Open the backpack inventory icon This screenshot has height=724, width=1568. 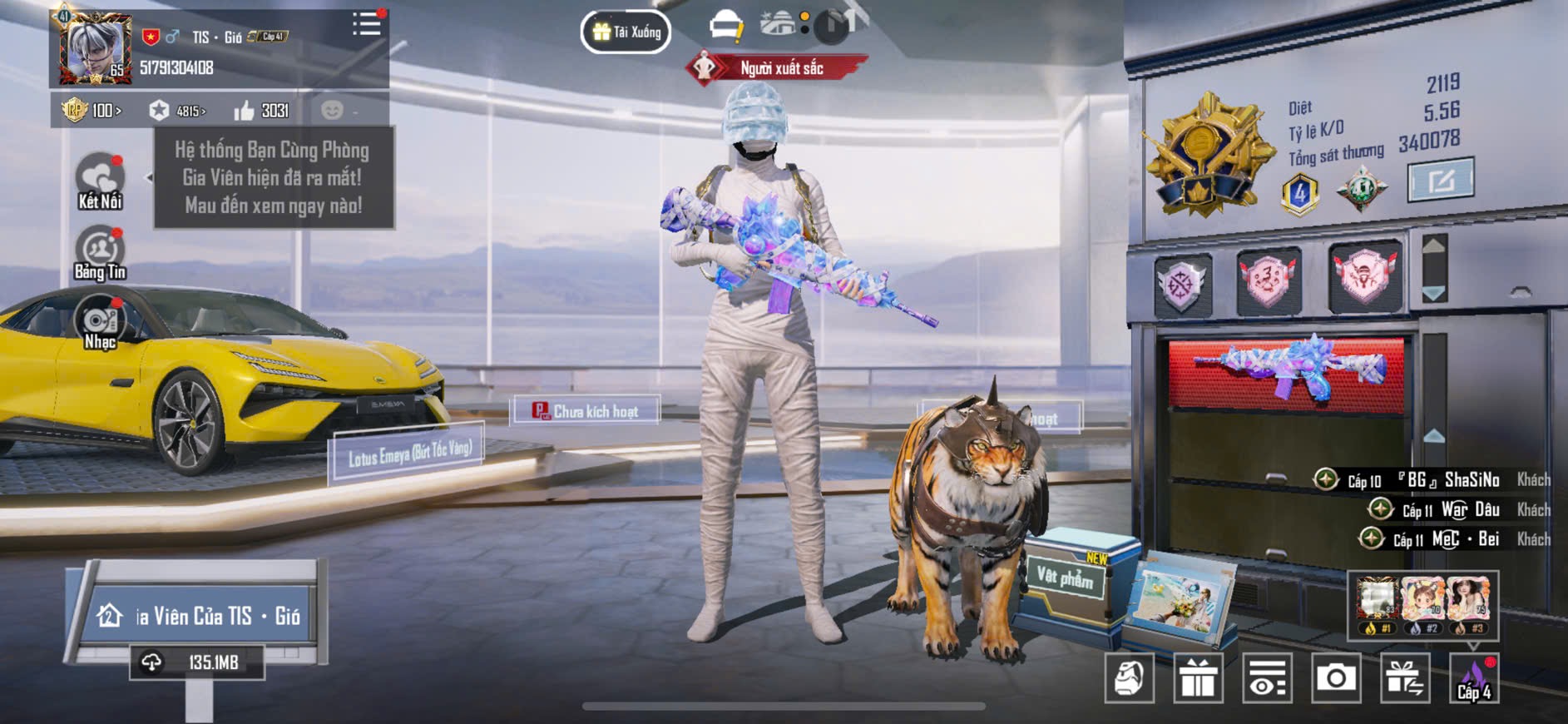1129,678
